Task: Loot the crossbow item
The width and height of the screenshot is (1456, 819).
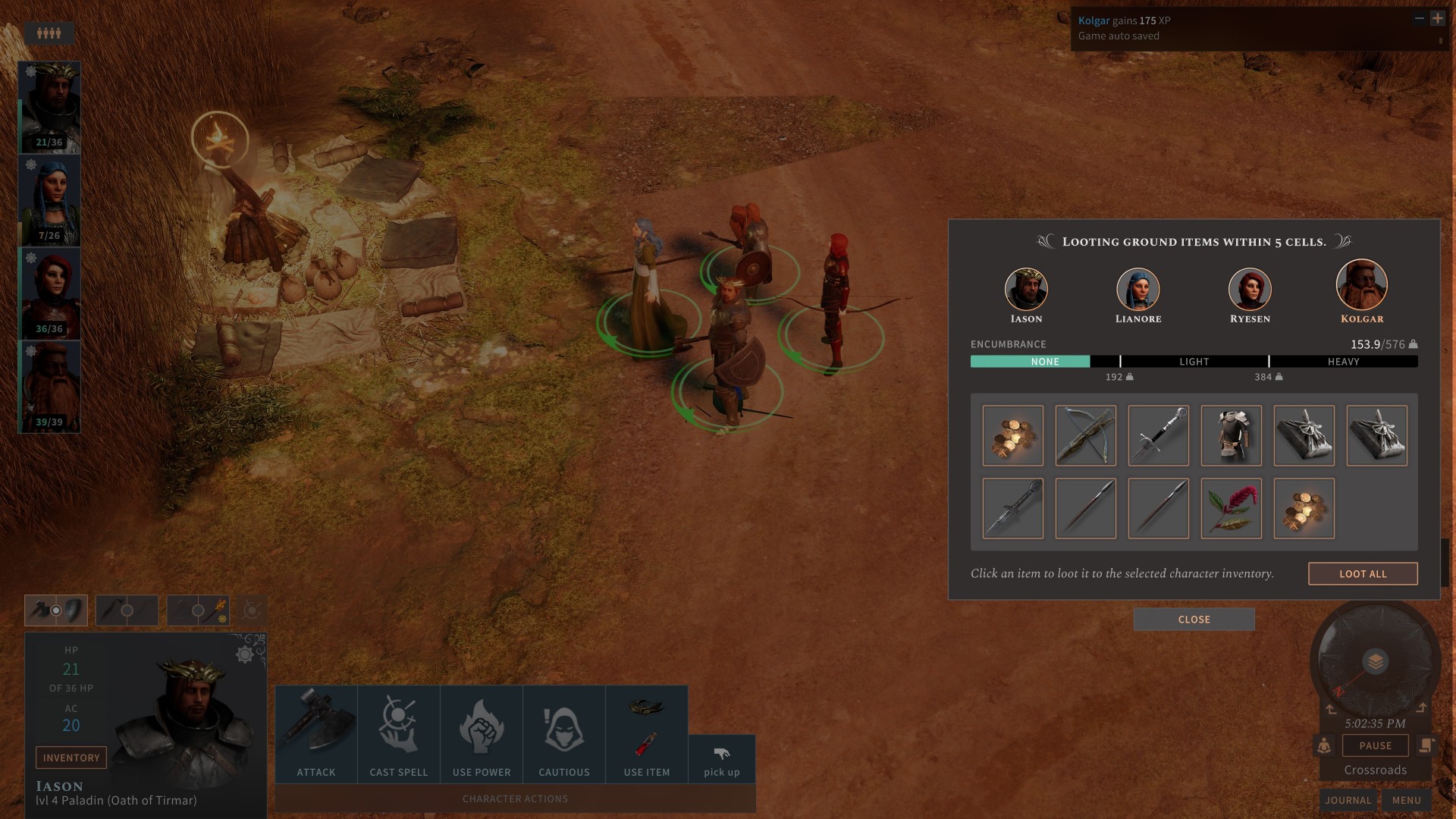Action: coord(1085,435)
